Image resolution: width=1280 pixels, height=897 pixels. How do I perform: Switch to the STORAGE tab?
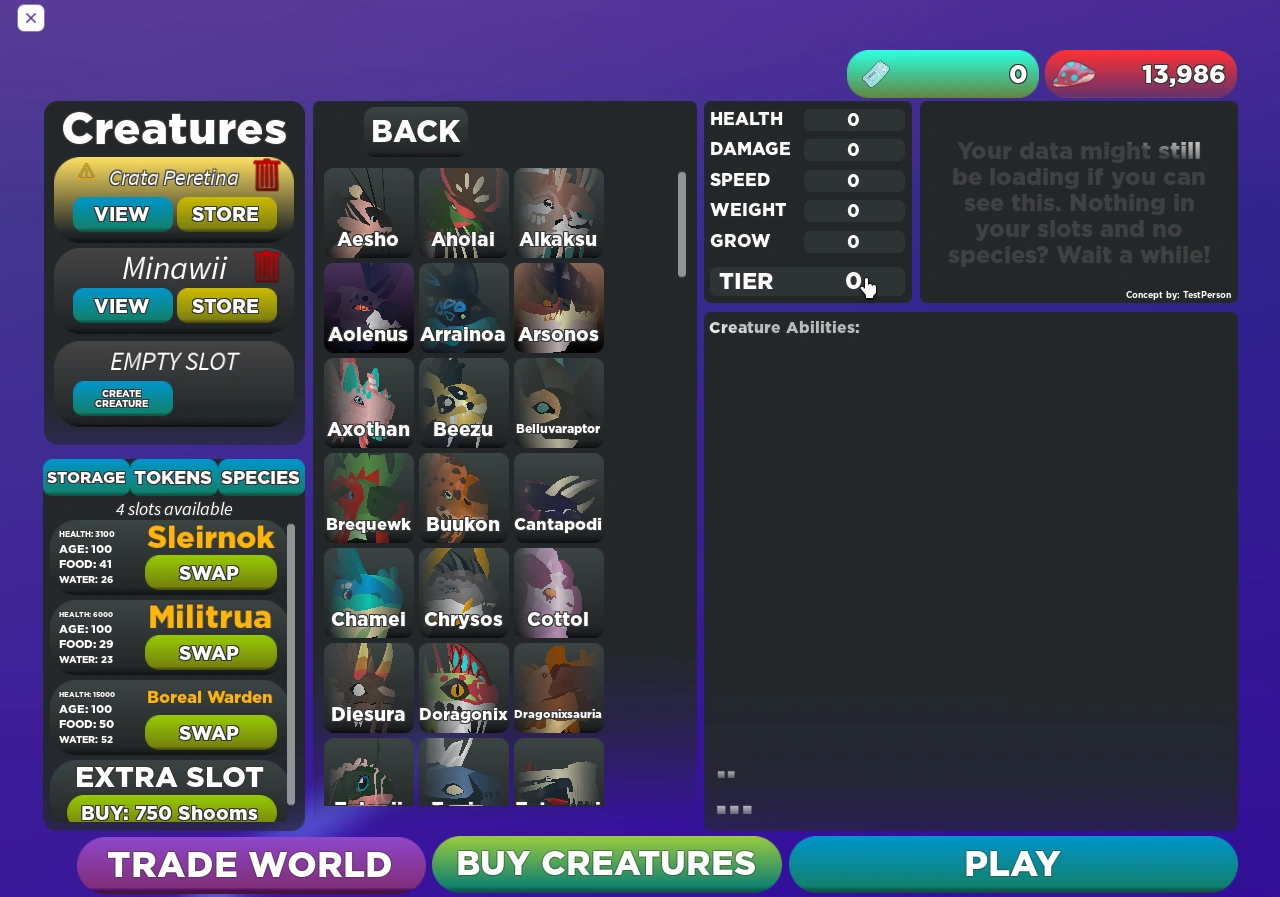pos(86,477)
